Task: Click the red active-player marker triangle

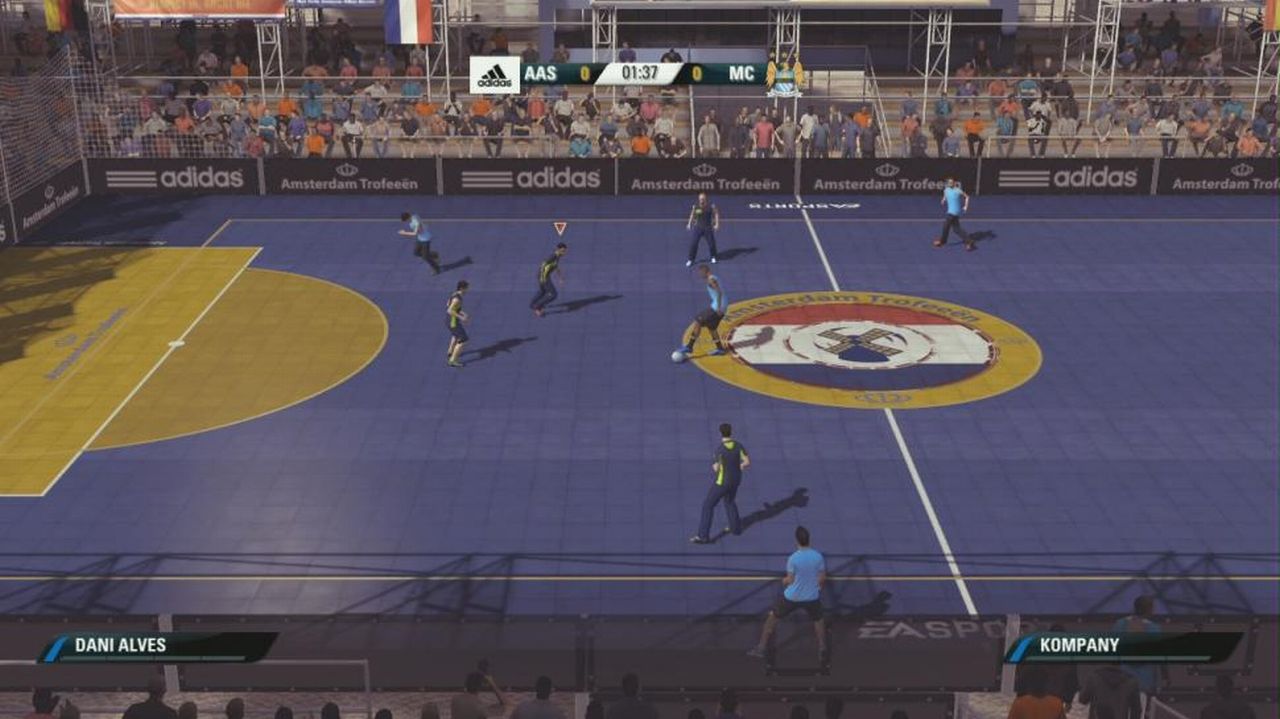Action: pos(559,228)
